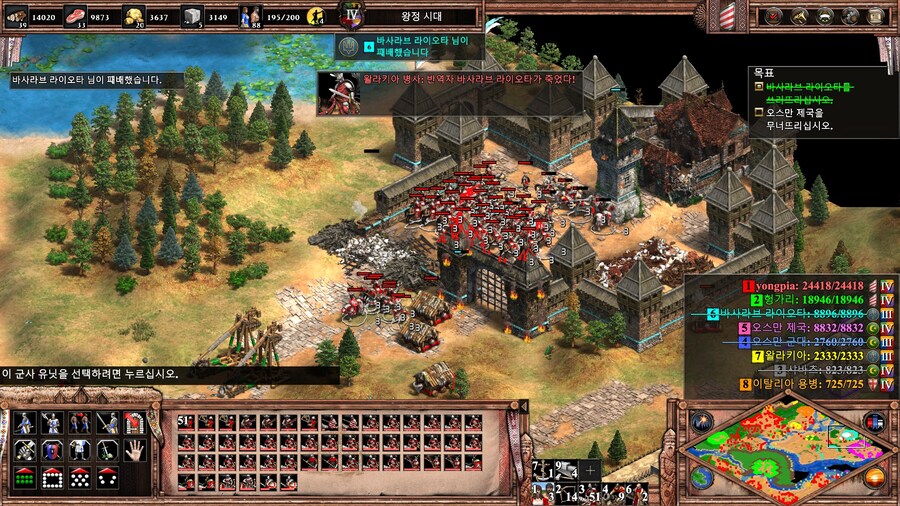
Task: Select control group 7 with anchor icon
Action: [x=541, y=469]
